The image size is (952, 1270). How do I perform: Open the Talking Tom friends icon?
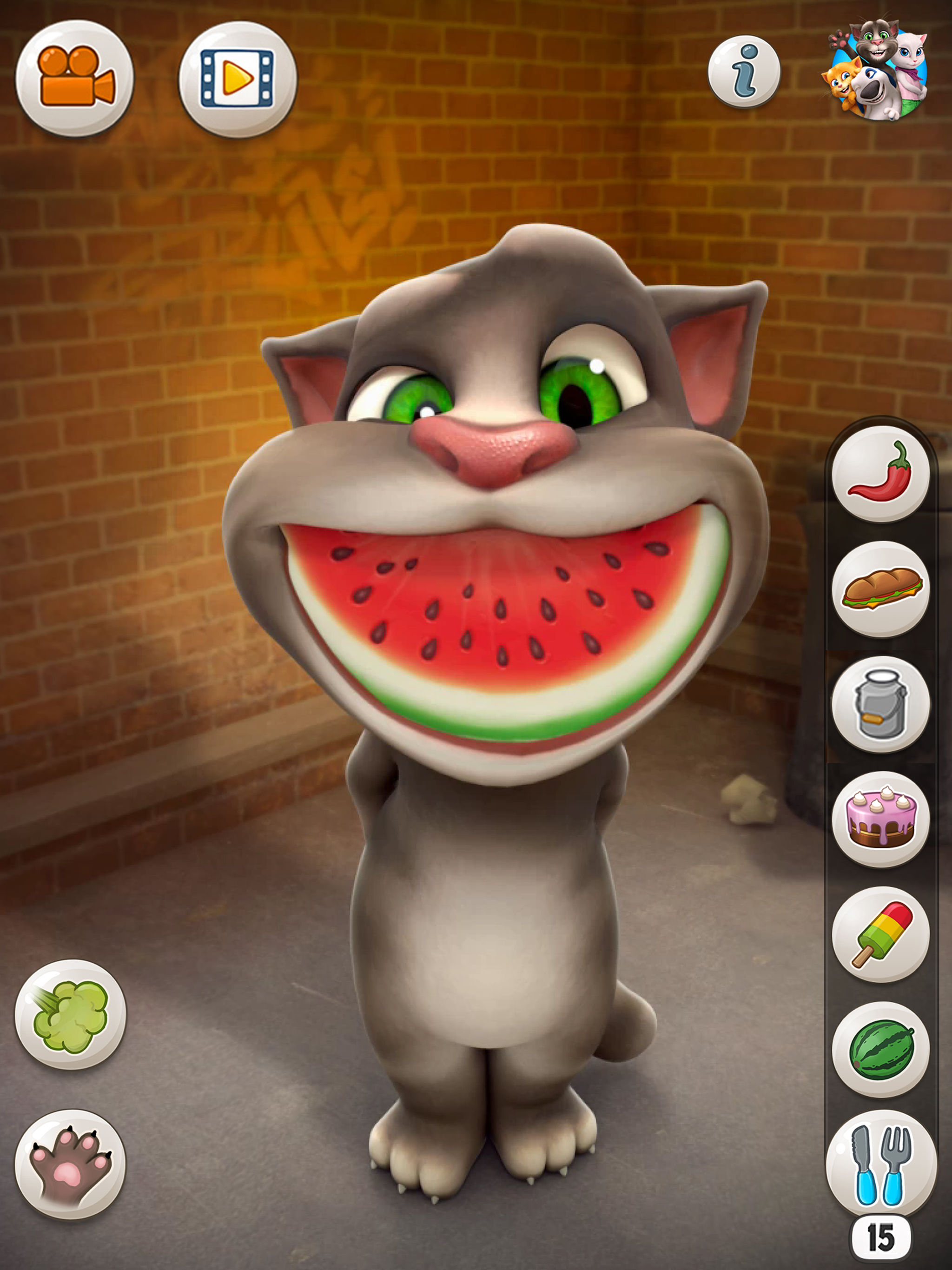(x=878, y=70)
